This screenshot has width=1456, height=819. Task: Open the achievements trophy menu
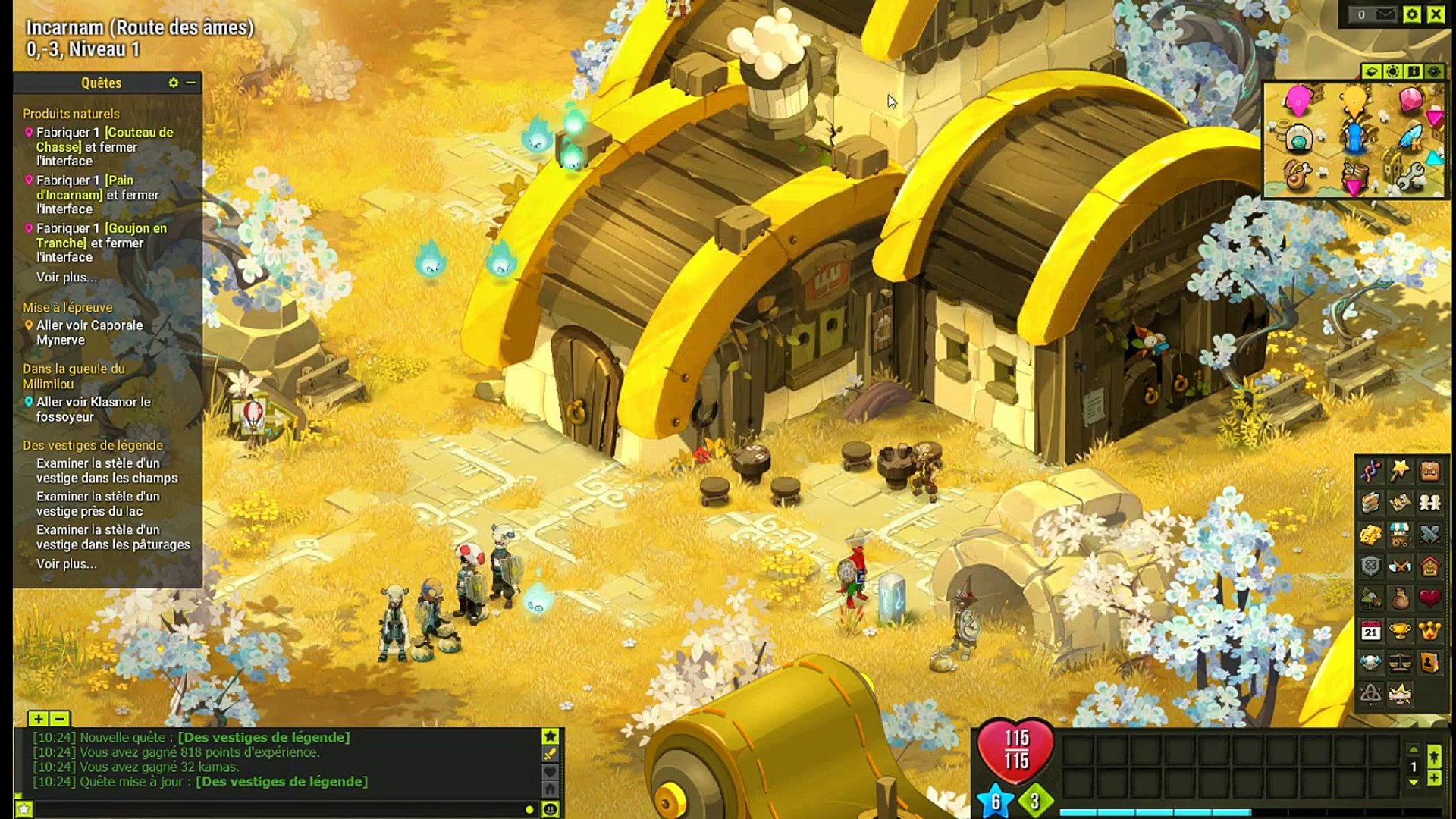coord(1400,631)
